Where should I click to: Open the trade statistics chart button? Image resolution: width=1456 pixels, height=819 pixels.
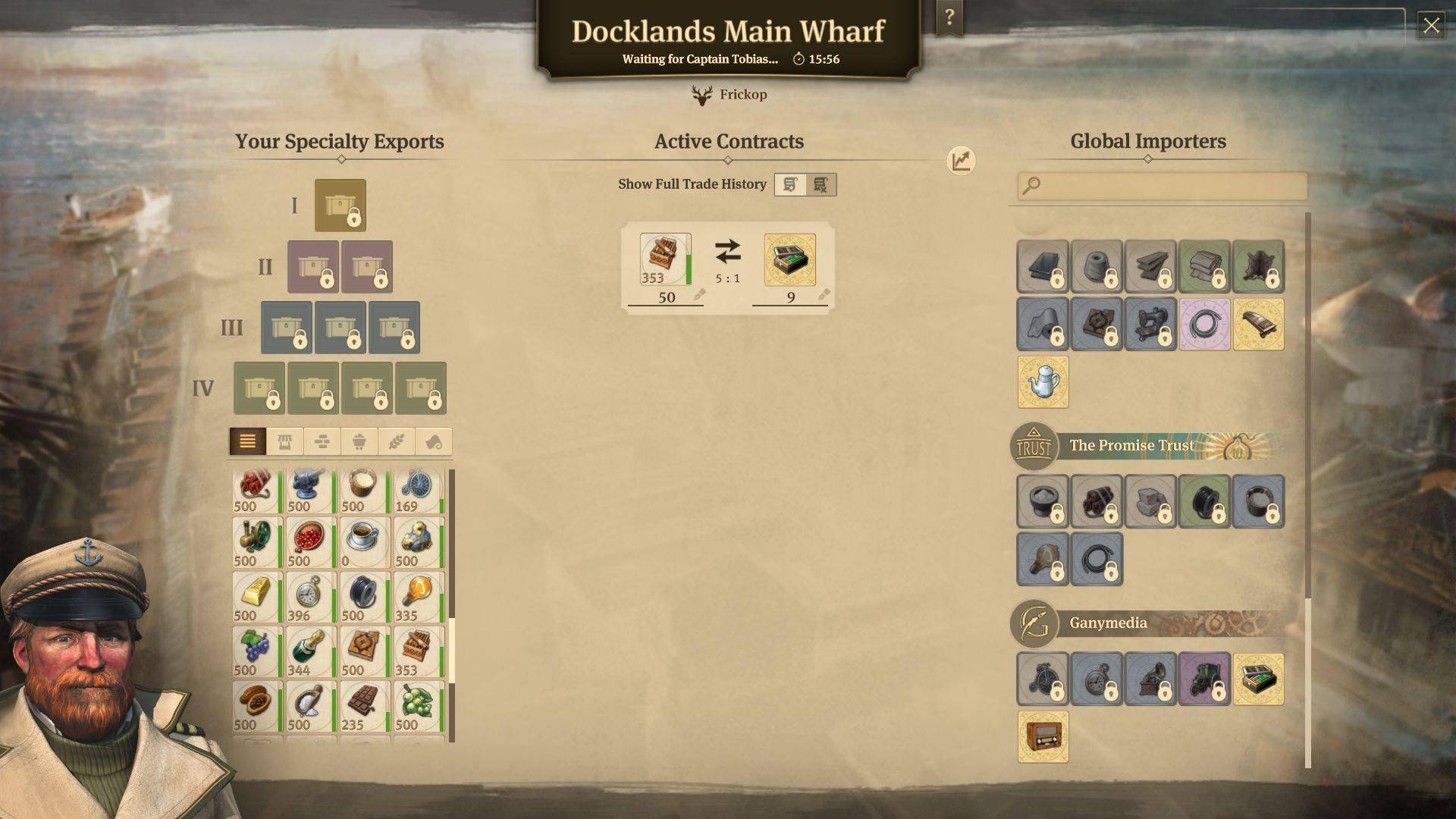[x=961, y=161]
